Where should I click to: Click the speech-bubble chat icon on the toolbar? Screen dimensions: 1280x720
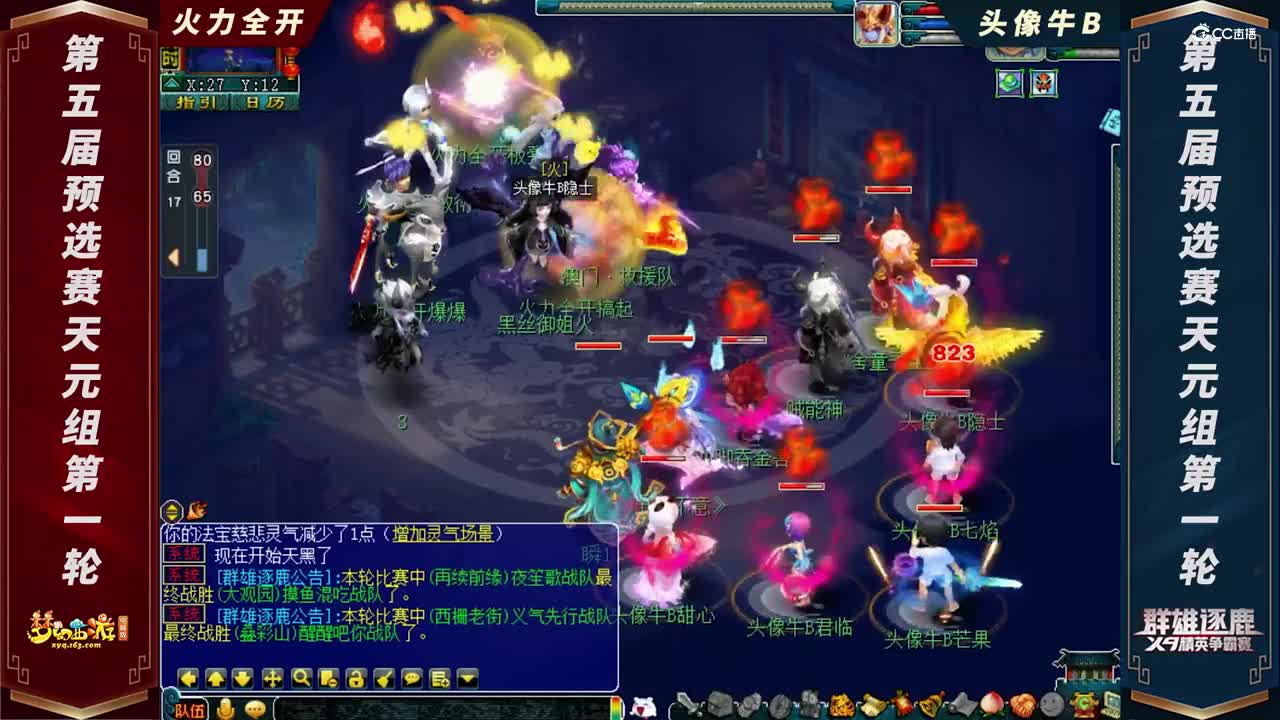(x=412, y=678)
